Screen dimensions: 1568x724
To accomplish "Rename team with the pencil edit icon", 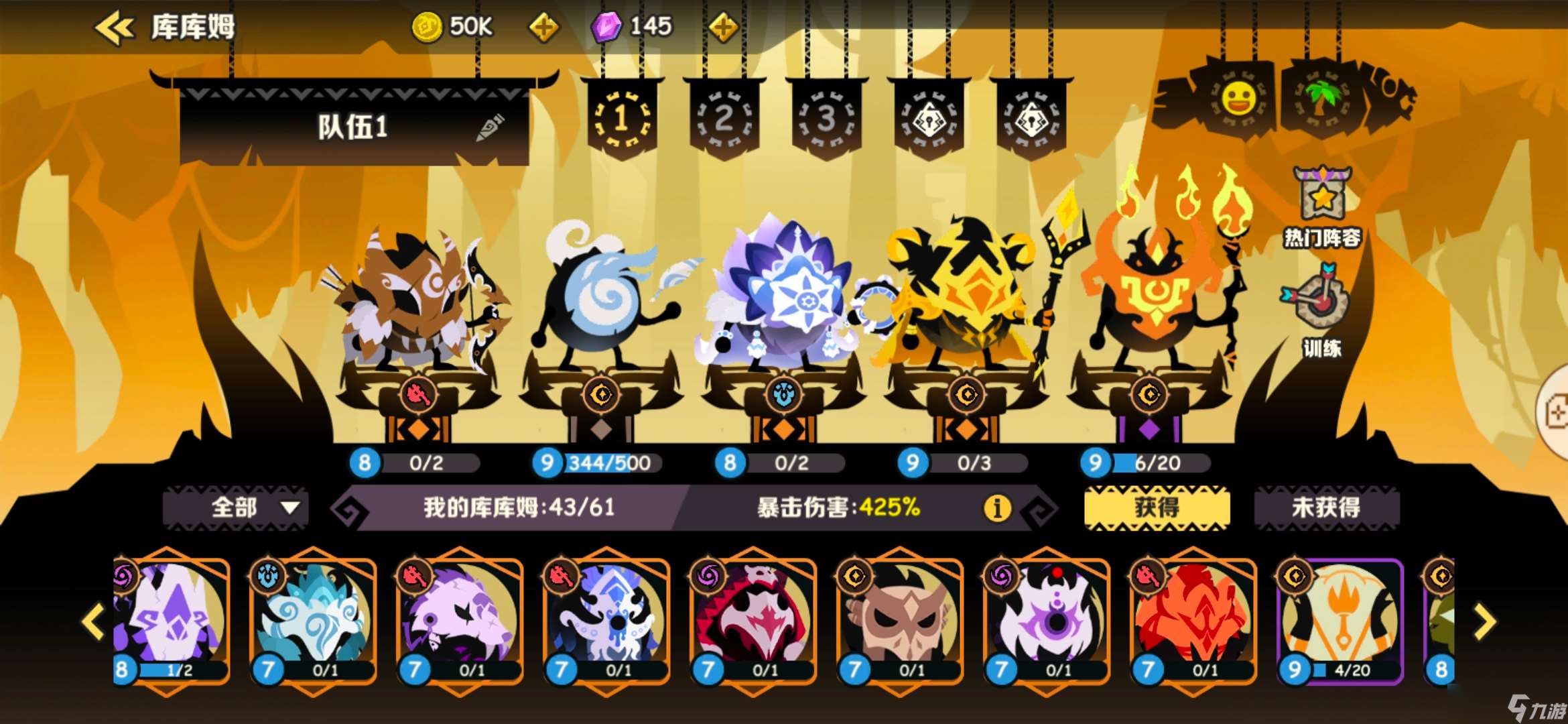I will pos(491,127).
